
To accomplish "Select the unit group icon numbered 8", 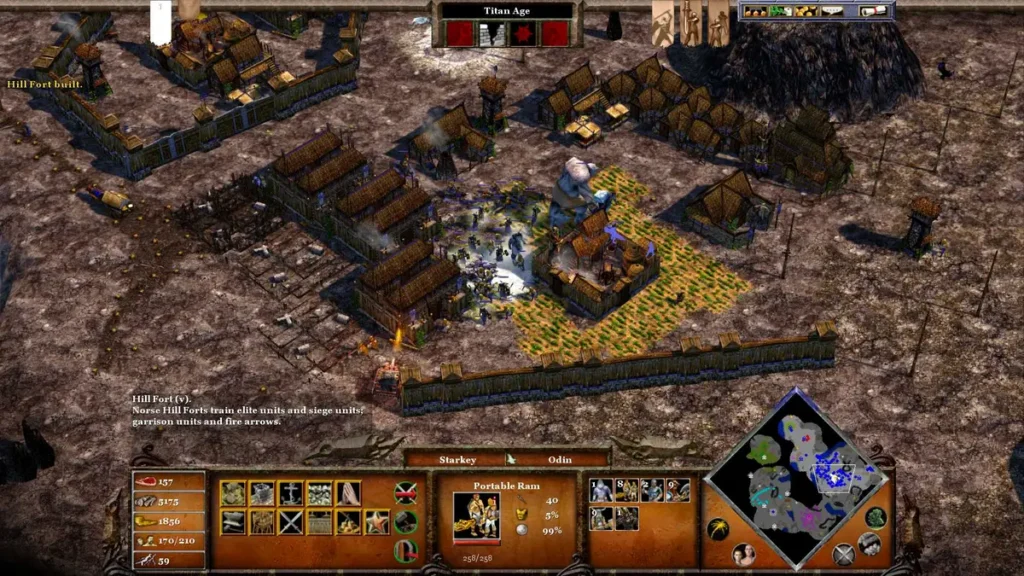I will pos(626,490).
